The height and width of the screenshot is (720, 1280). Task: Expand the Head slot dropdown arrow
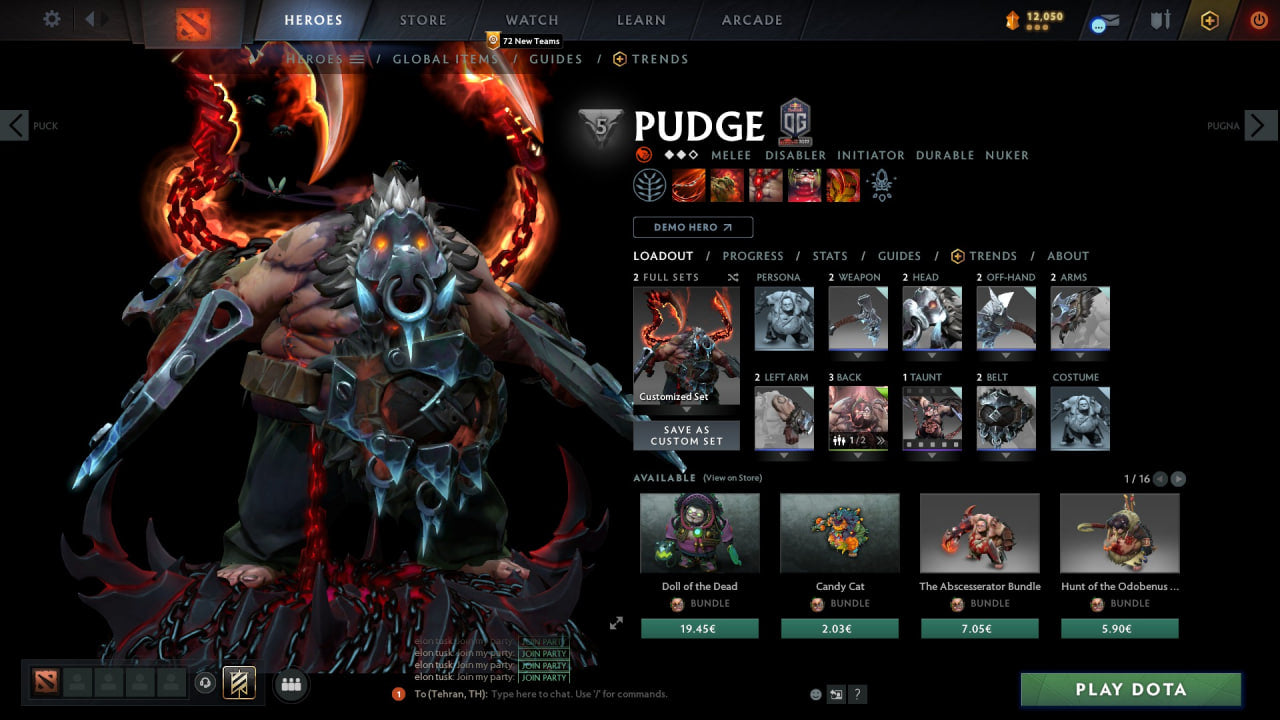tap(932, 355)
